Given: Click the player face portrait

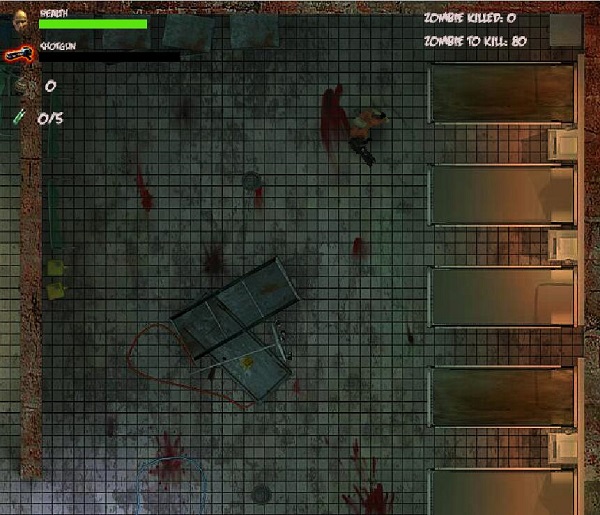Looking at the screenshot, I should (x=20, y=17).
